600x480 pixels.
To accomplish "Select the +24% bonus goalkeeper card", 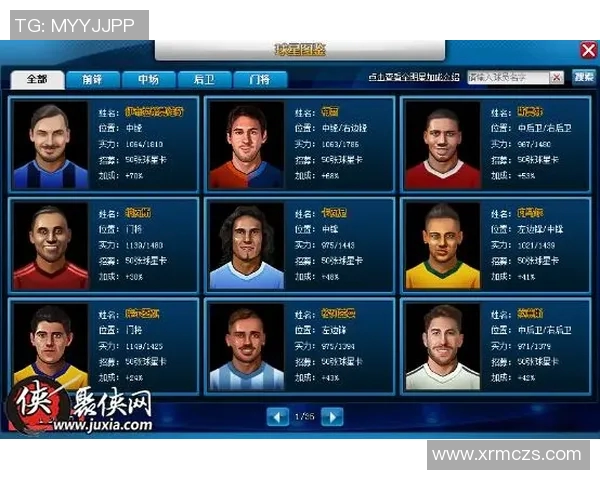I will tap(103, 346).
